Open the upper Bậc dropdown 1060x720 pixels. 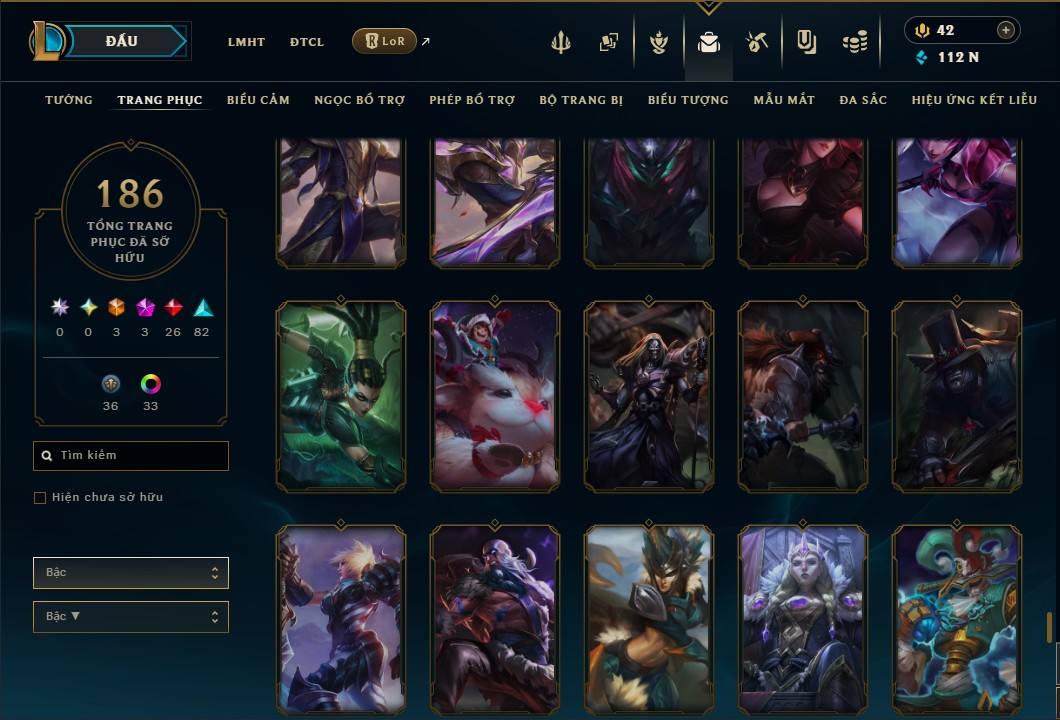pos(131,573)
